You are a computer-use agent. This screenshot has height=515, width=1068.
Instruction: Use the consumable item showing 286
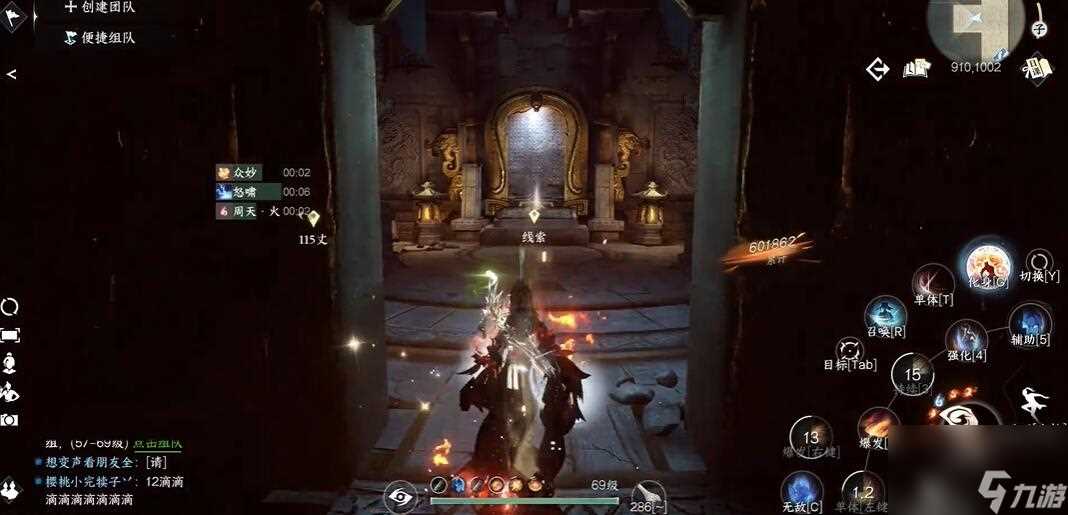point(648,494)
